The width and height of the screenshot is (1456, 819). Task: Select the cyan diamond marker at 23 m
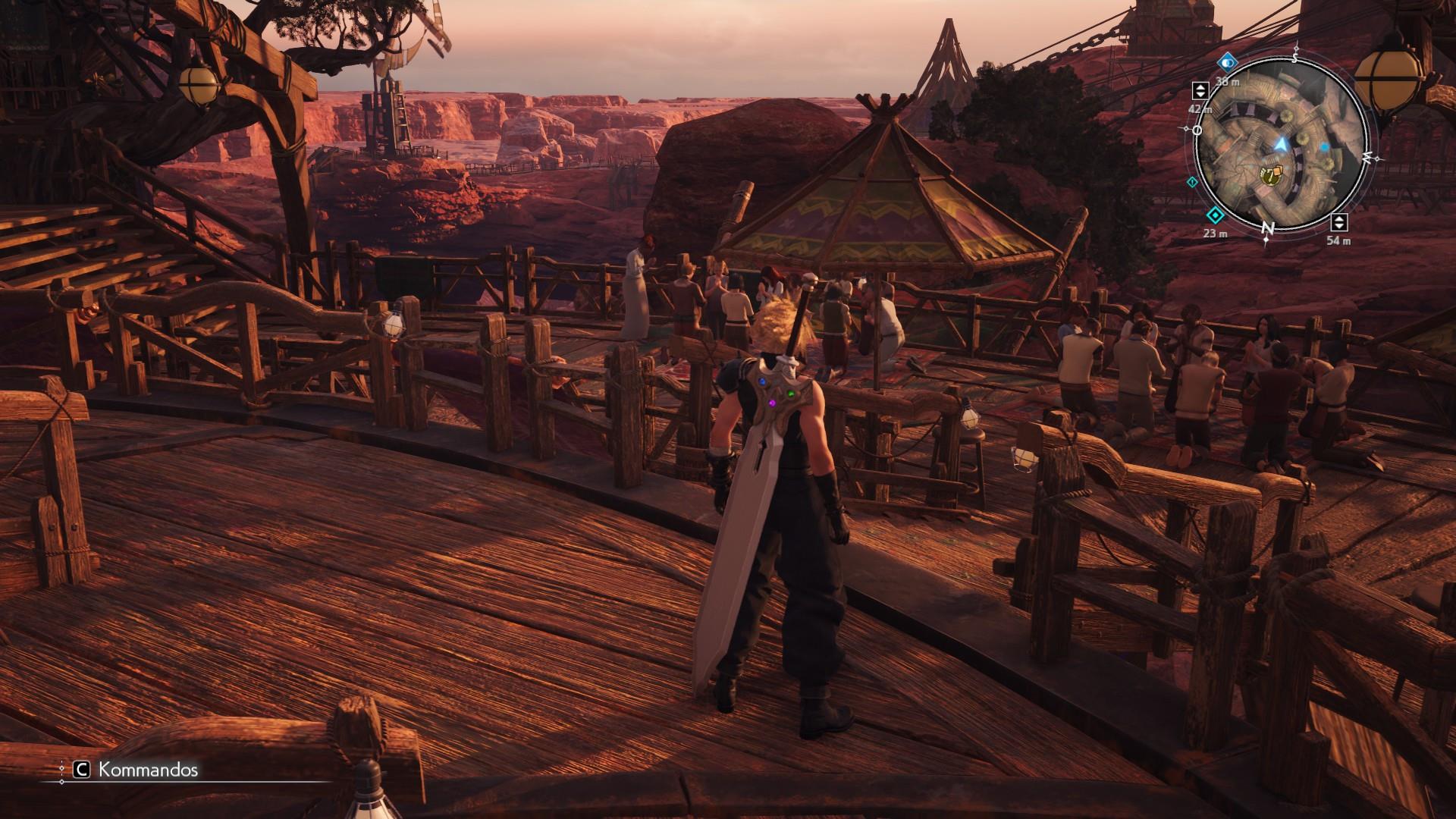pyautogui.click(x=1215, y=215)
